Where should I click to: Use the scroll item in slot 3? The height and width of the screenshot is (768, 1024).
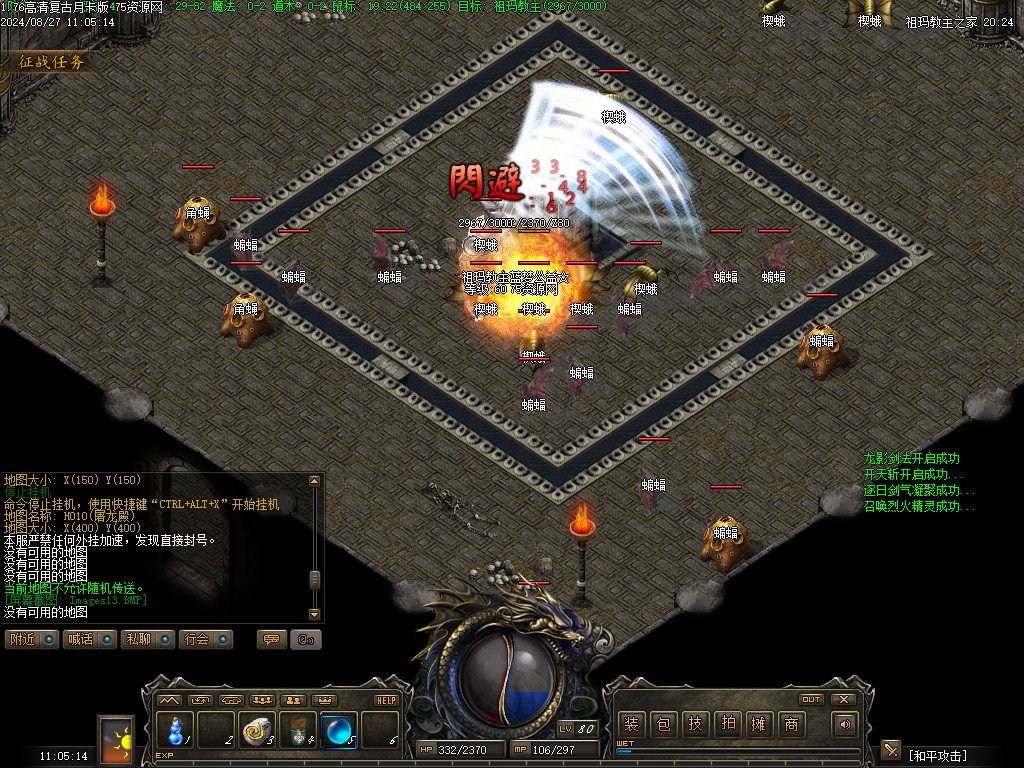pyautogui.click(x=257, y=729)
